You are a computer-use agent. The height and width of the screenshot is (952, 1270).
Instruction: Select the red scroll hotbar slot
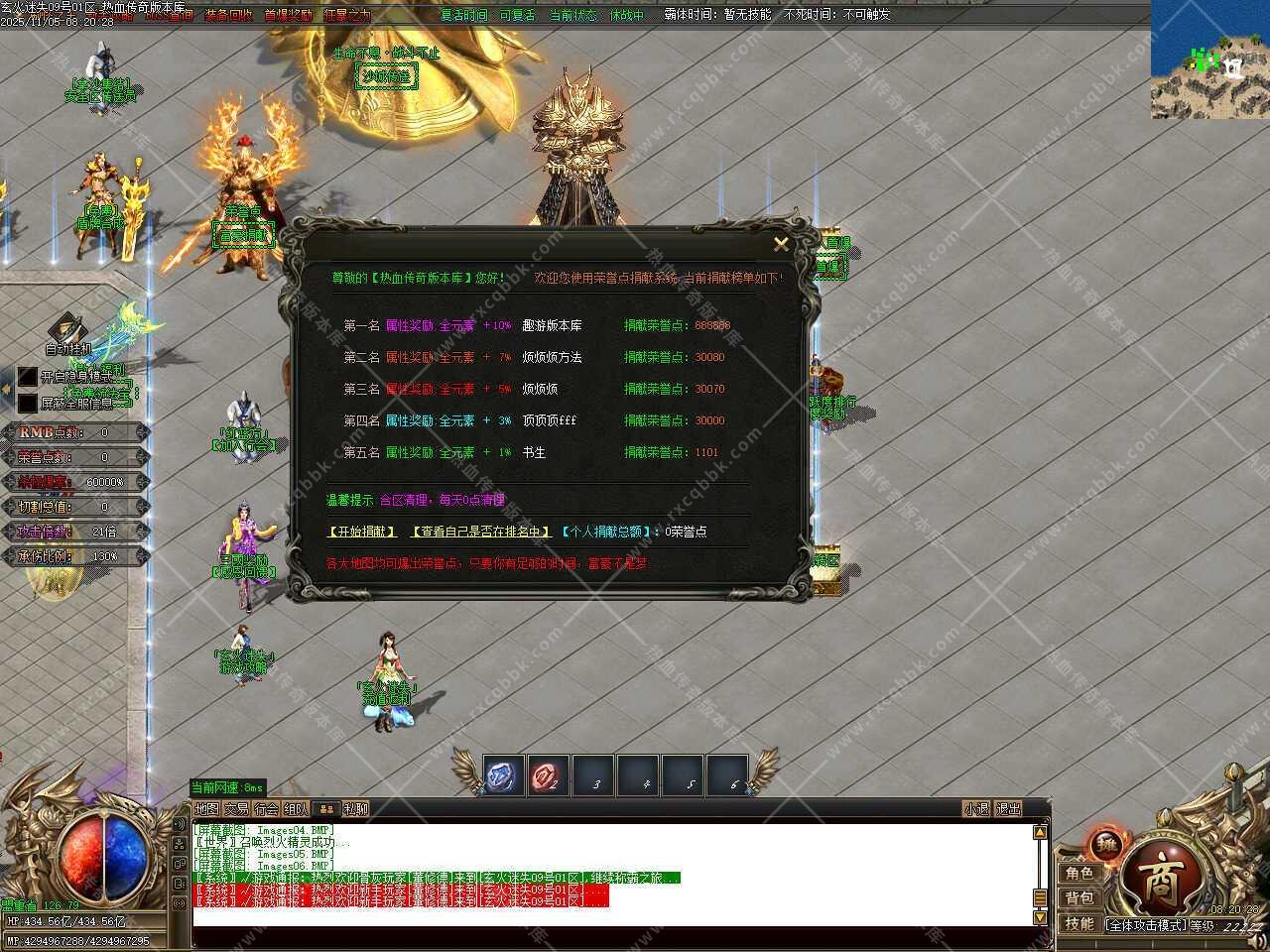(548, 775)
